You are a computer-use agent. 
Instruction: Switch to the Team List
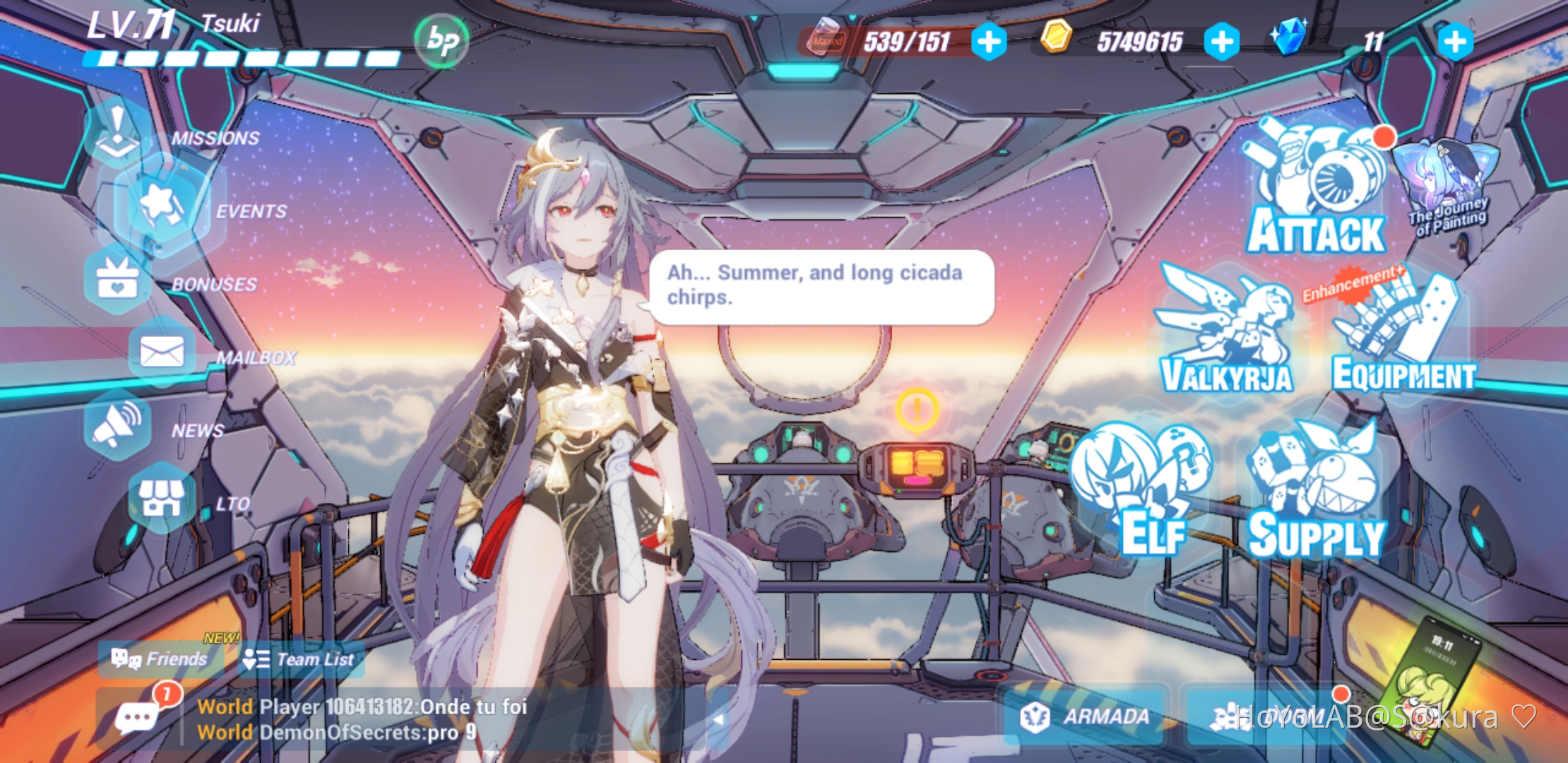pyautogui.click(x=299, y=660)
